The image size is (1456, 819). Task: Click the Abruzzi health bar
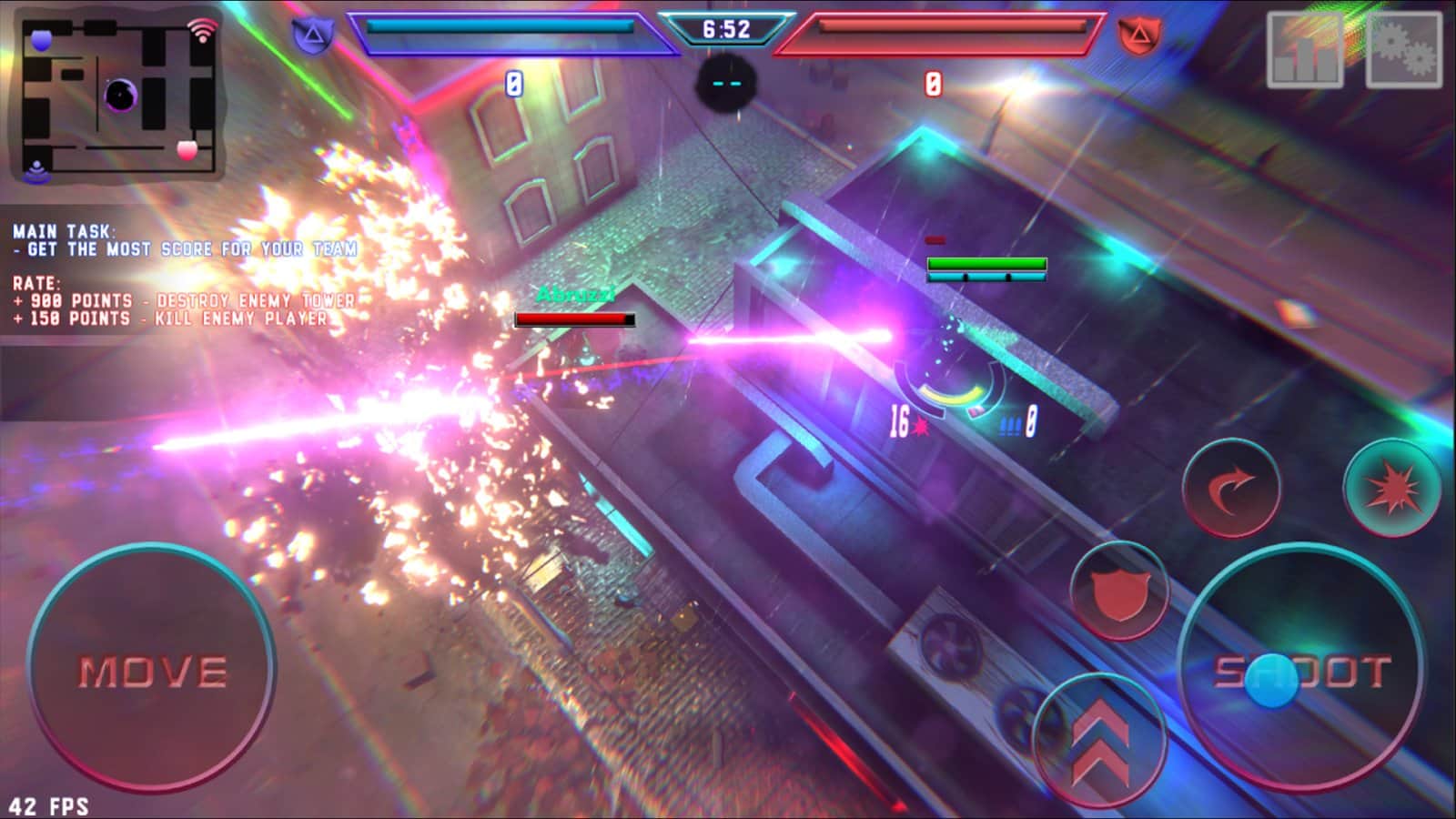(573, 320)
